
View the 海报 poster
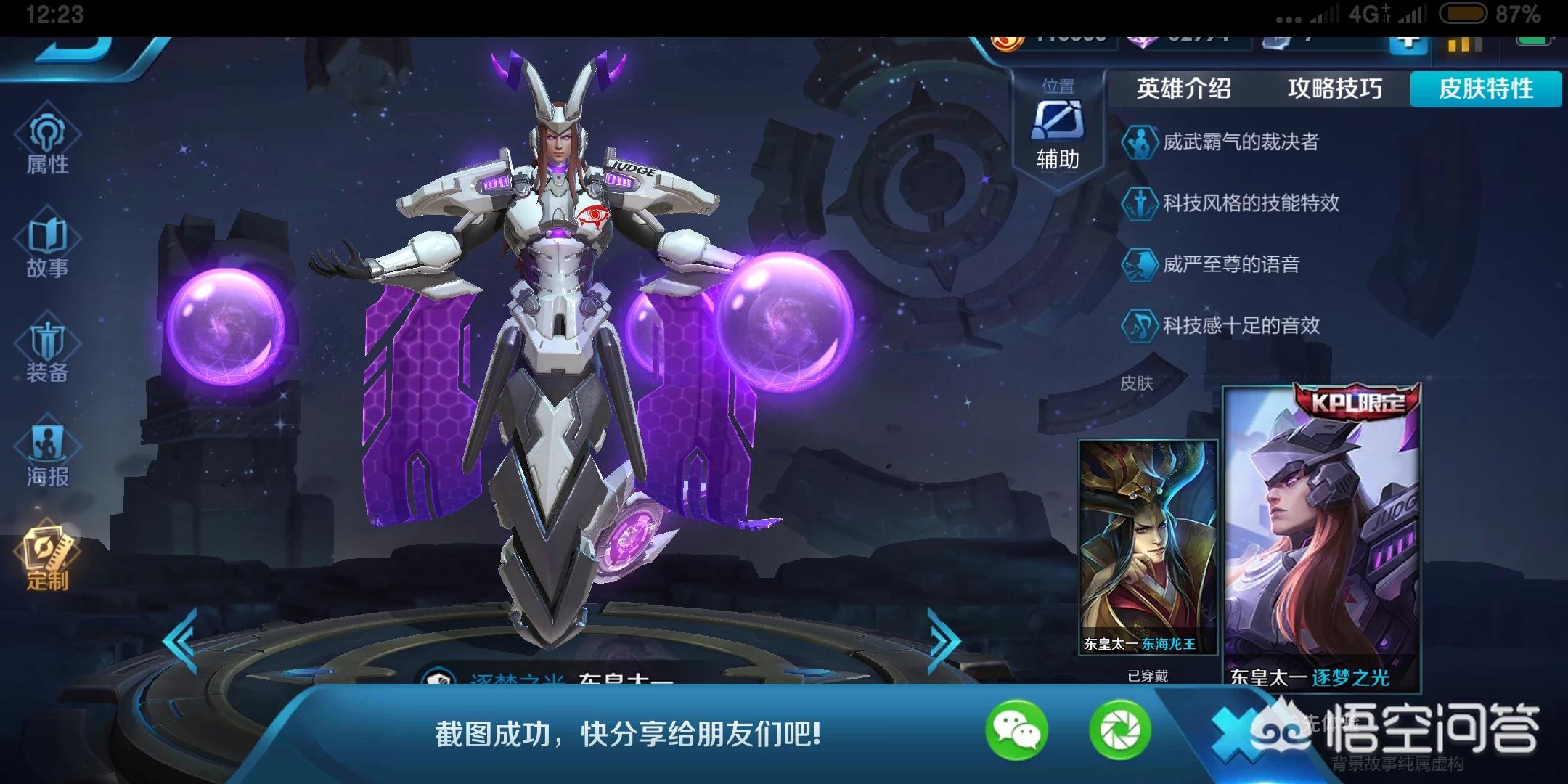pos(47,454)
